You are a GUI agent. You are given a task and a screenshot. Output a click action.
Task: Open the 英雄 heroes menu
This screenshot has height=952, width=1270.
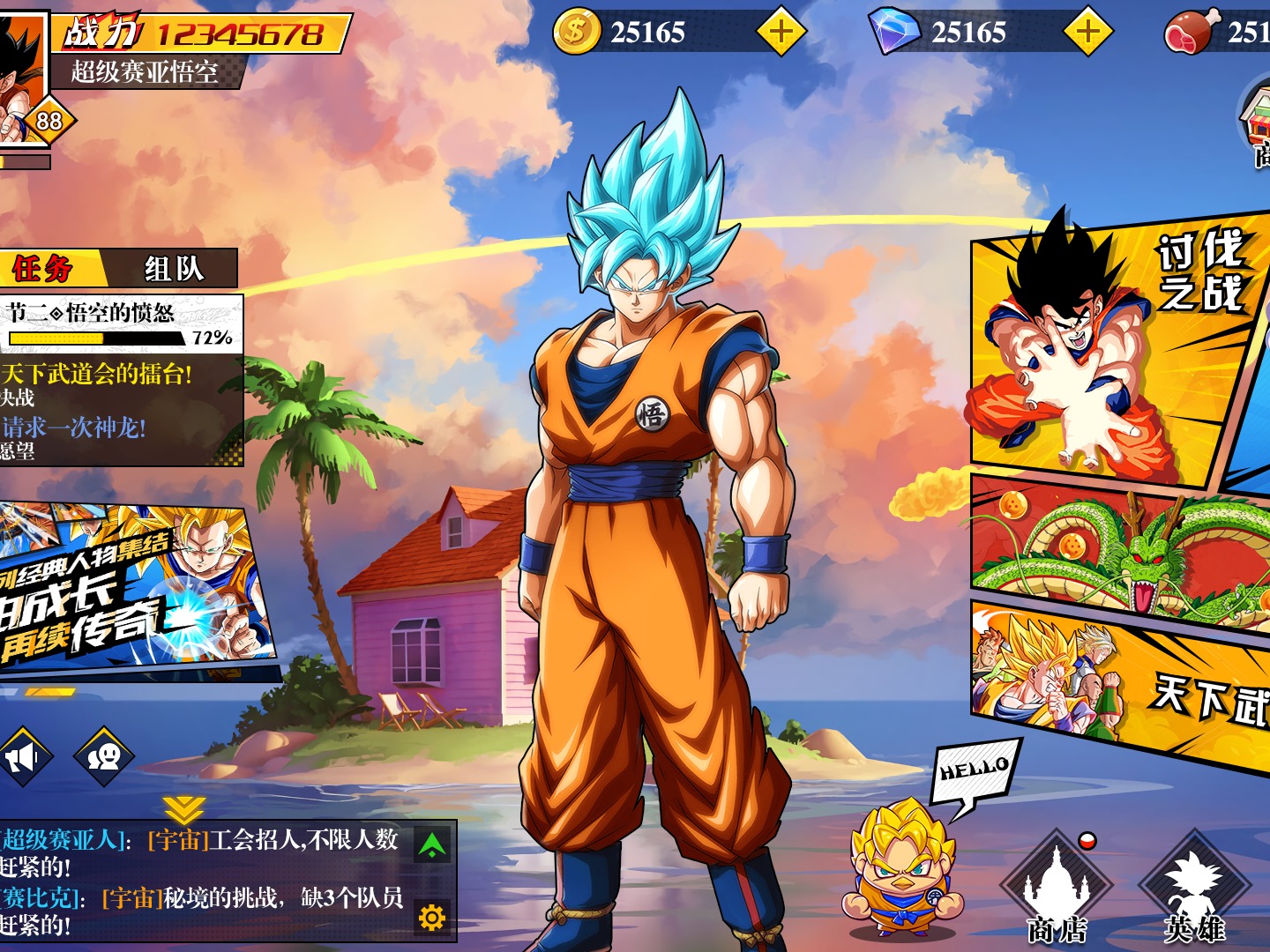(1194, 886)
